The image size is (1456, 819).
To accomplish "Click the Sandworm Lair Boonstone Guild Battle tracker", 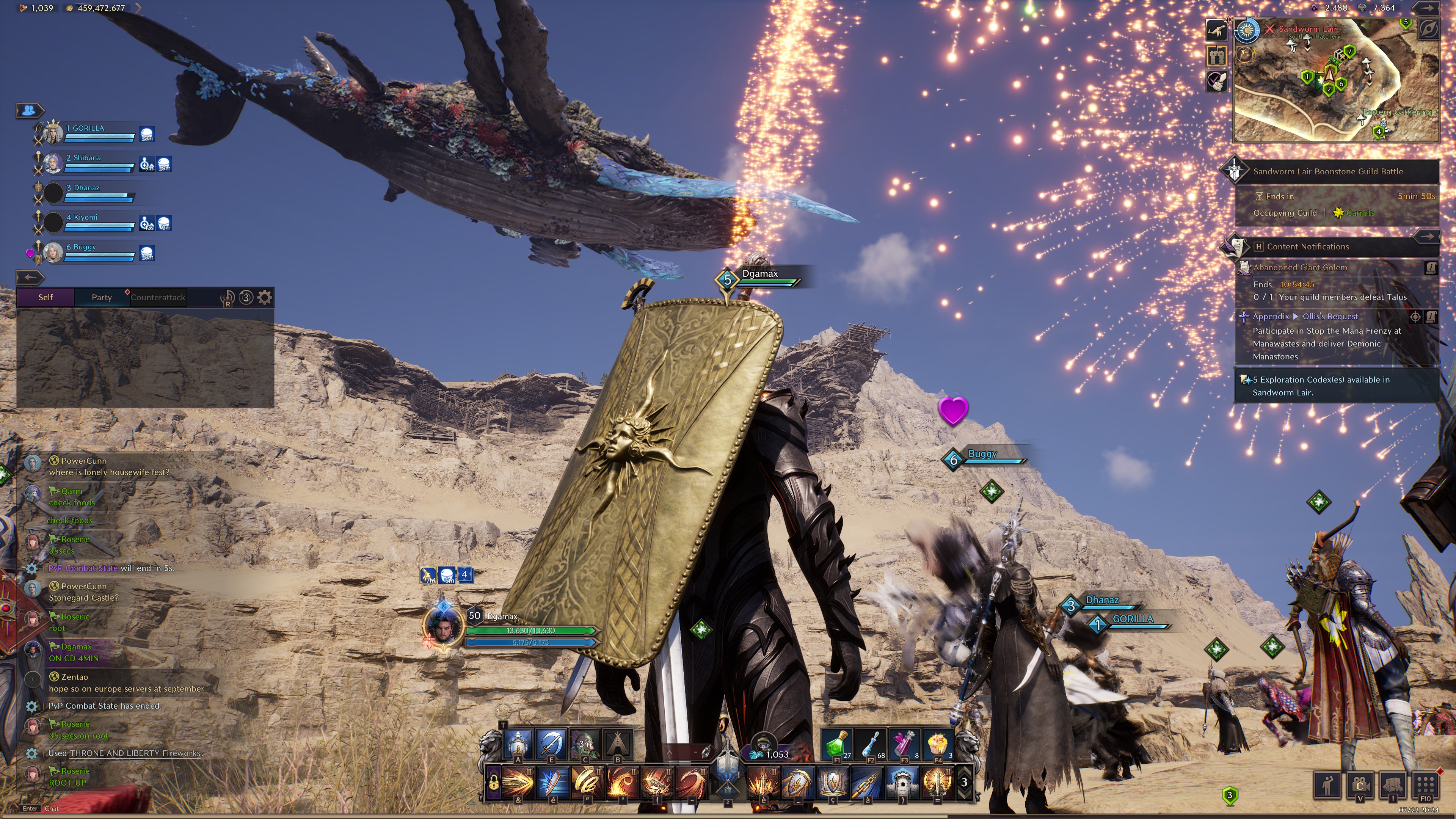I will pyautogui.click(x=1328, y=171).
